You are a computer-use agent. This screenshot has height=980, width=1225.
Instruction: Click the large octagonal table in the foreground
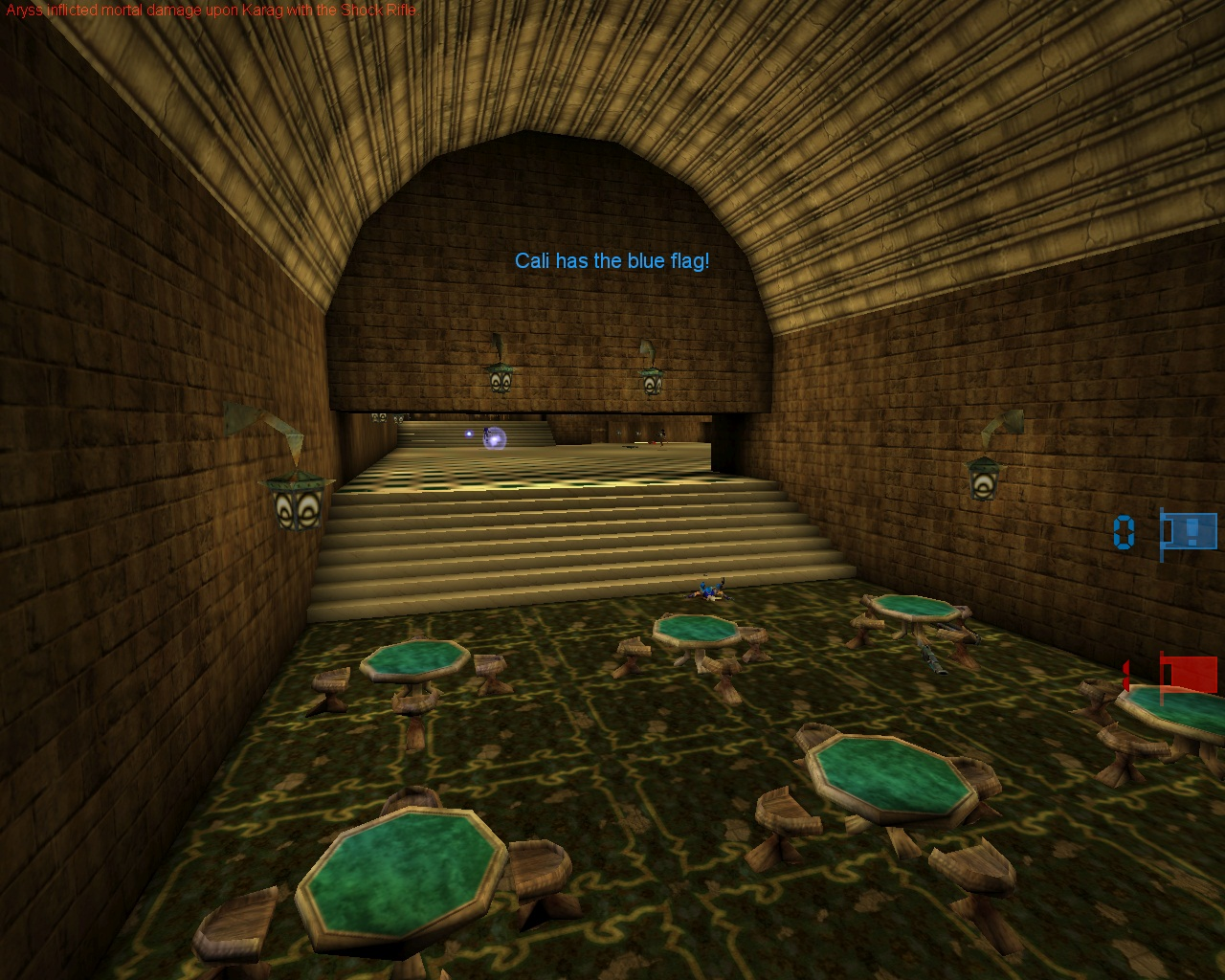point(402,876)
